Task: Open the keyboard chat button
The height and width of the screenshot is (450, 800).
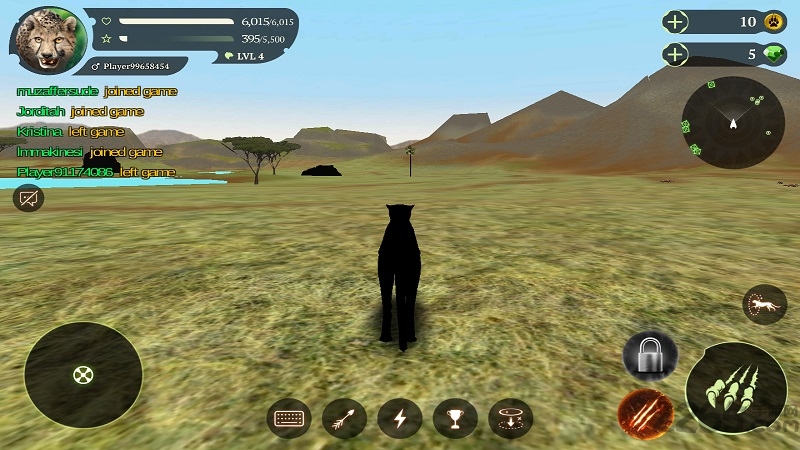Action: pos(289,418)
